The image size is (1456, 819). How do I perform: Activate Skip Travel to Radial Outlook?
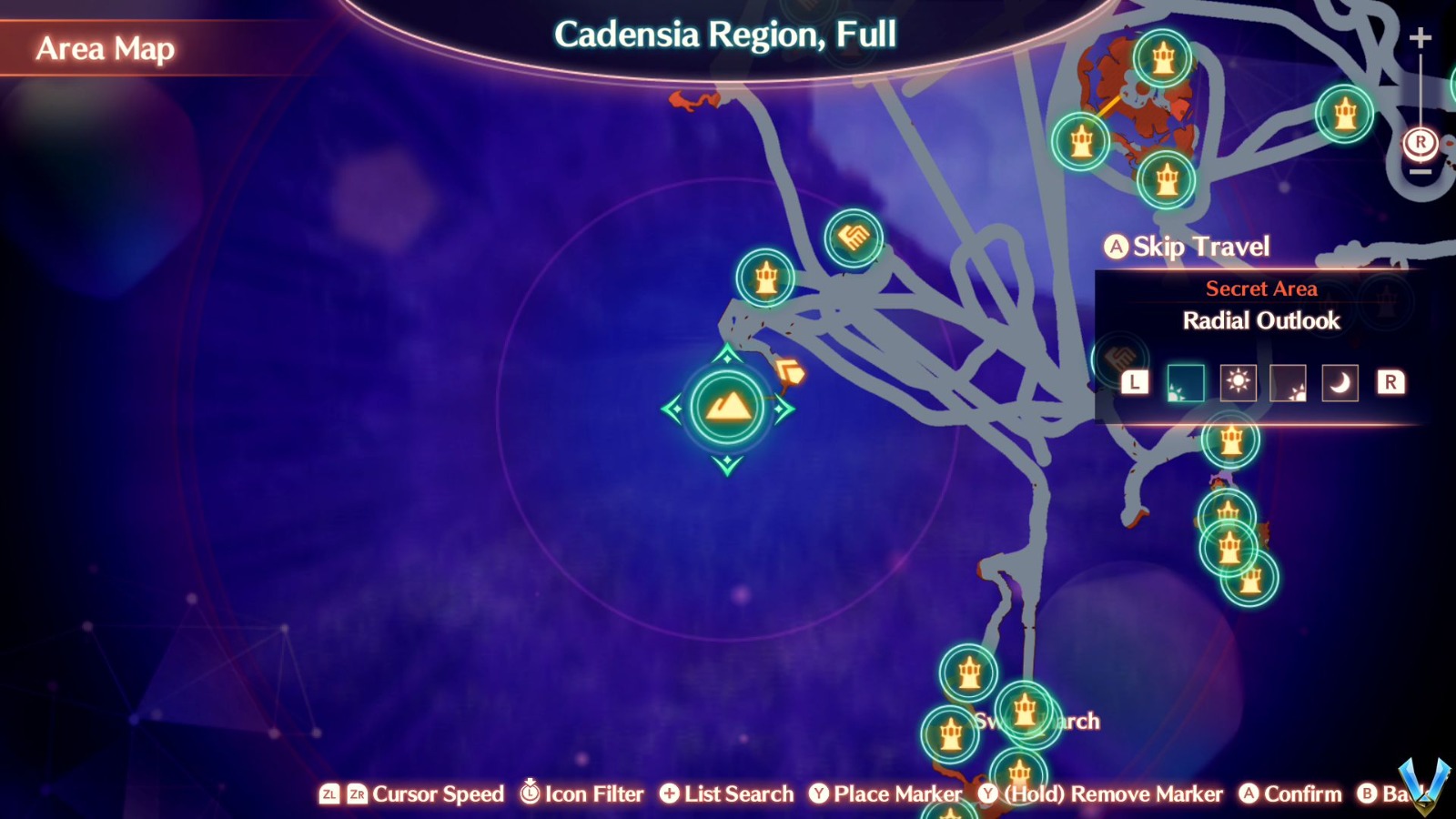coord(1188,247)
